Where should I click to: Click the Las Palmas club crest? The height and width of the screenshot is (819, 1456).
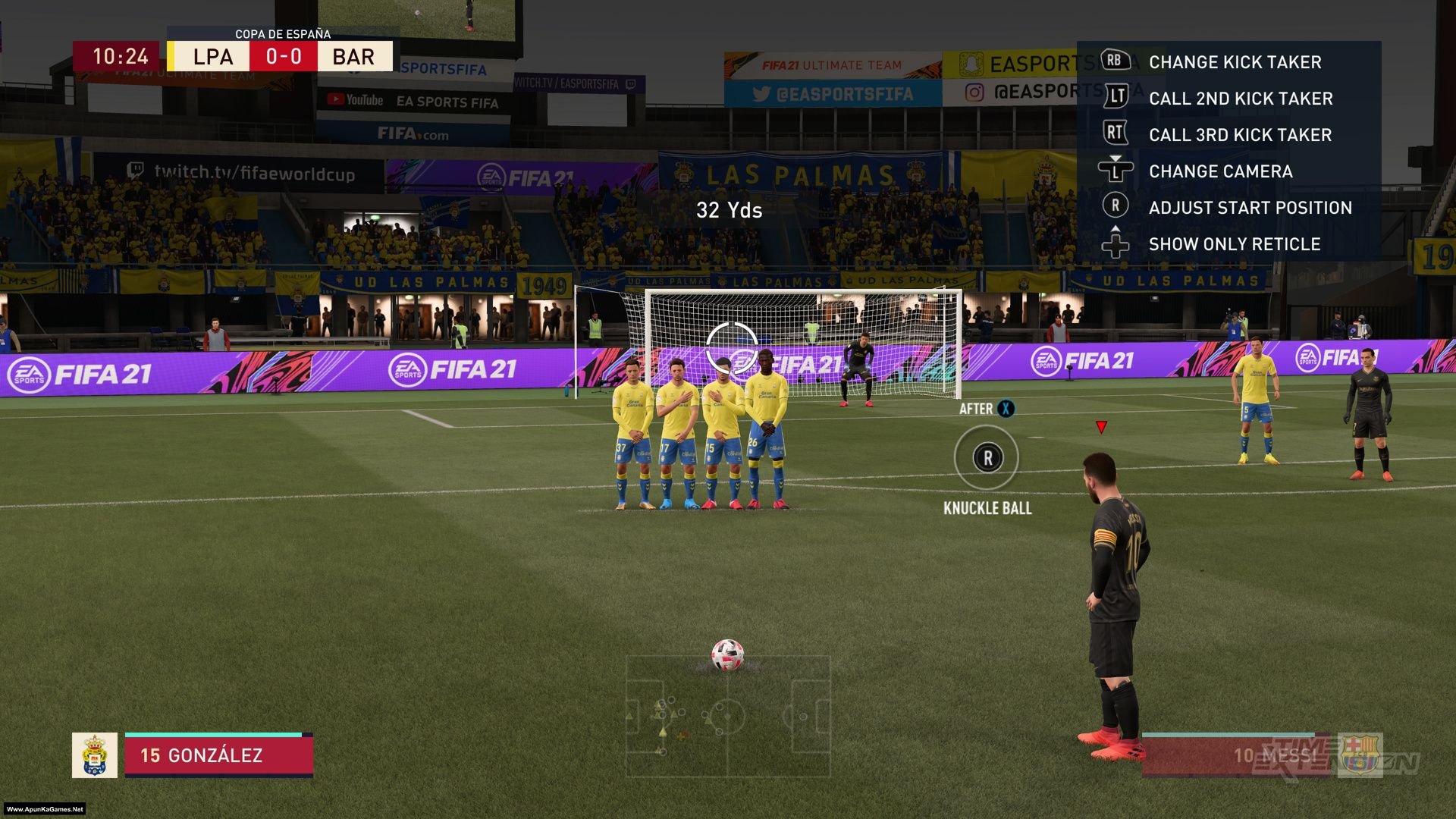[x=95, y=755]
